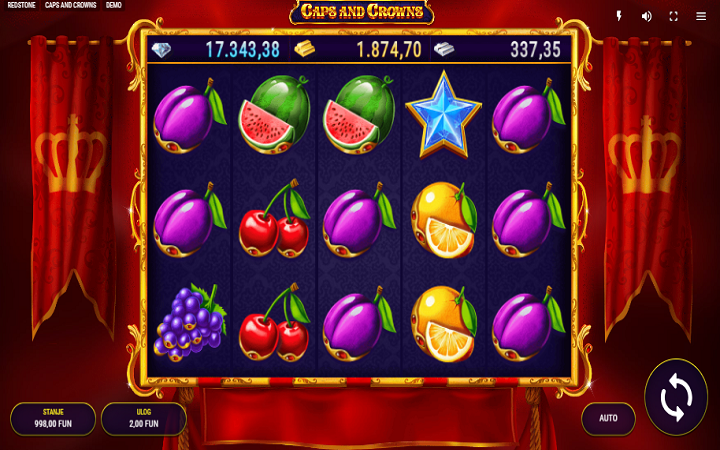Mute sound with the speaker icon
This screenshot has height=450, width=720.
click(x=646, y=16)
